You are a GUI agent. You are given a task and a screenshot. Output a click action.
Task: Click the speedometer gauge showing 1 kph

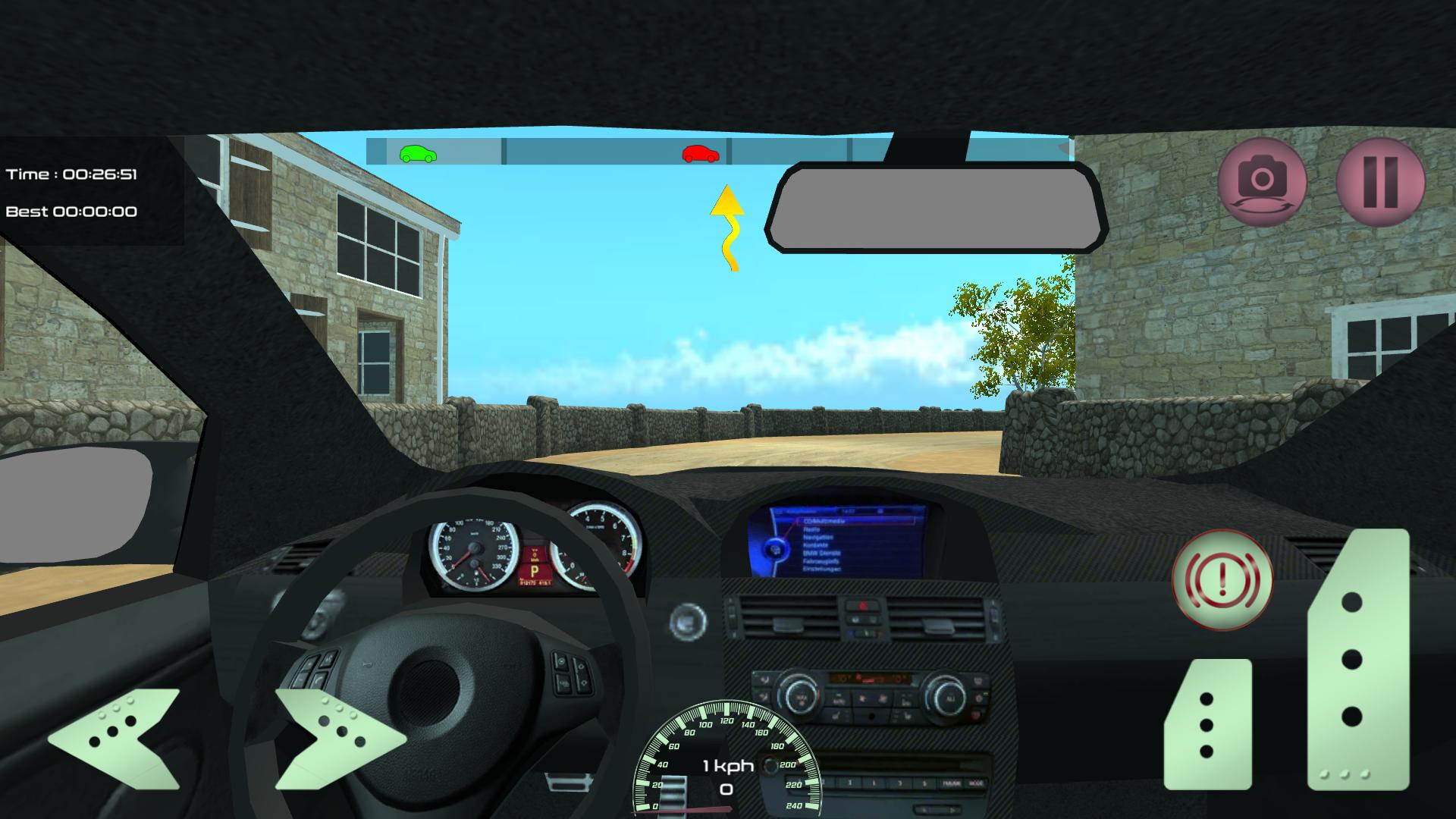(x=725, y=766)
